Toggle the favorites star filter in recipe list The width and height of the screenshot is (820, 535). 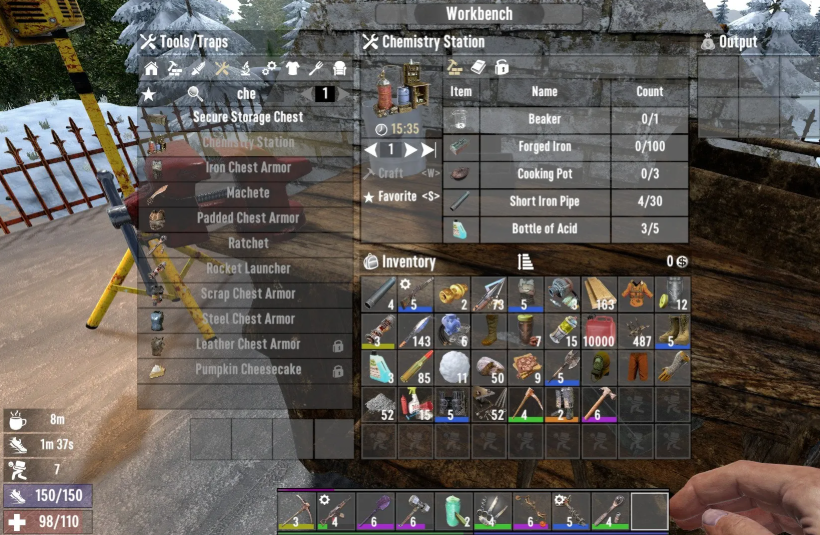(x=149, y=94)
